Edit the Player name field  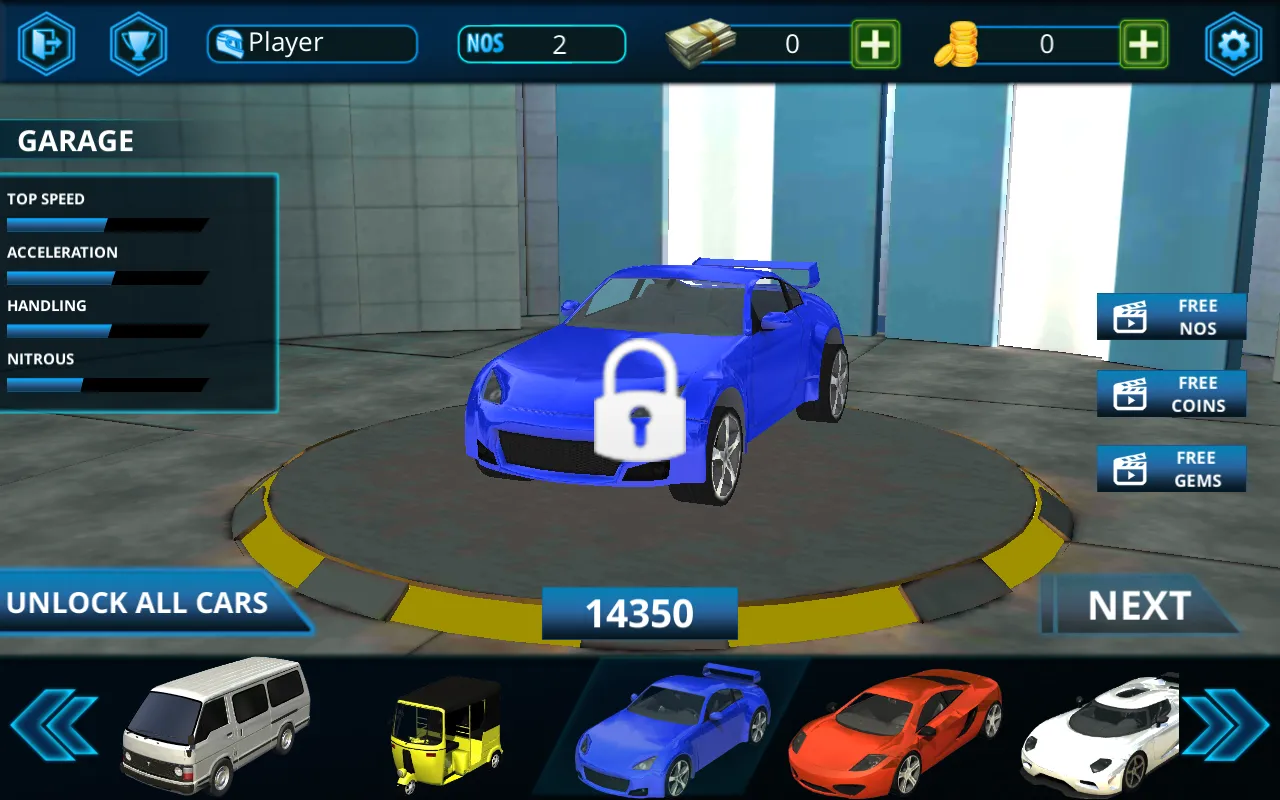click(x=312, y=43)
